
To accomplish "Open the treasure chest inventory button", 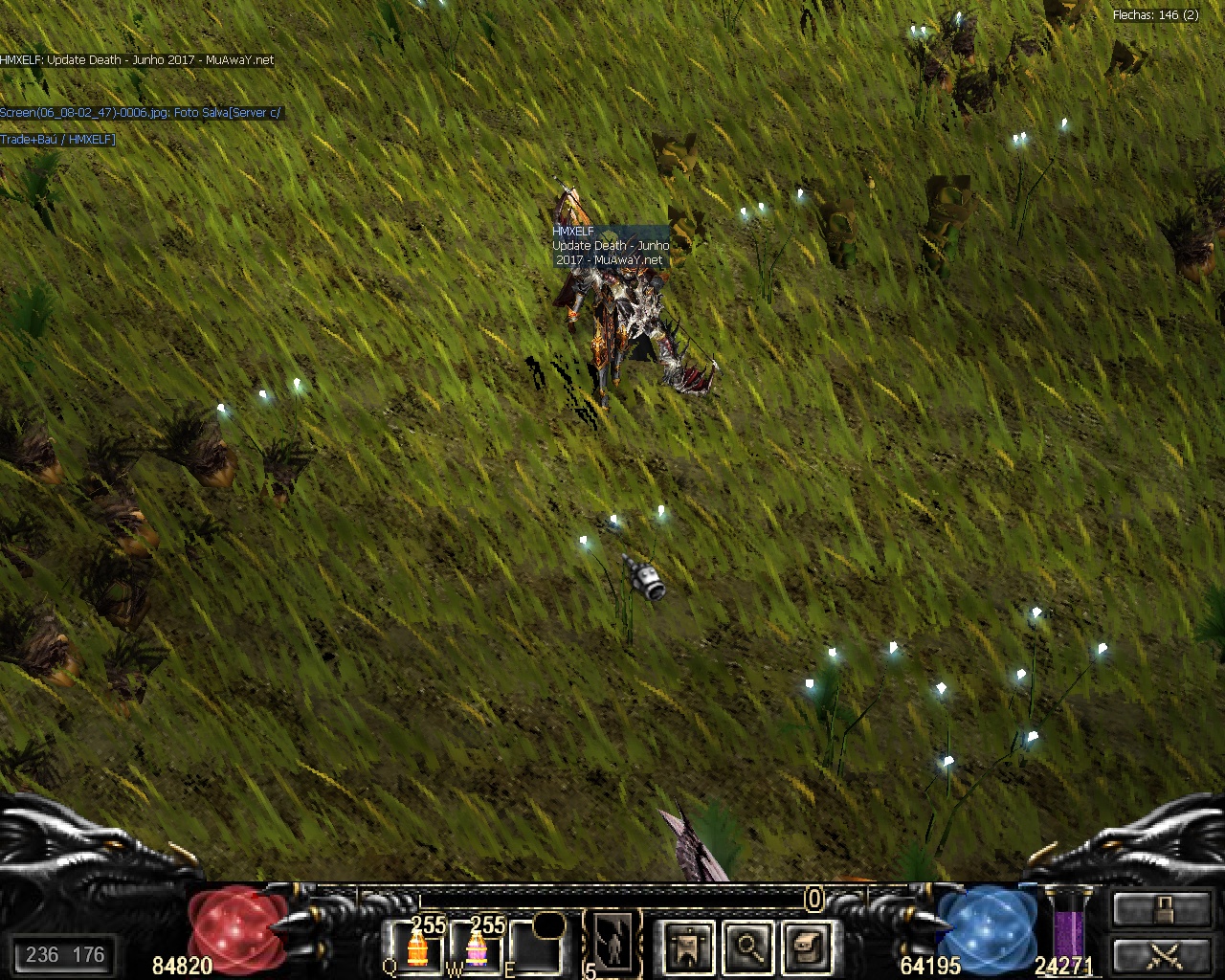I will pyautogui.click(x=807, y=946).
